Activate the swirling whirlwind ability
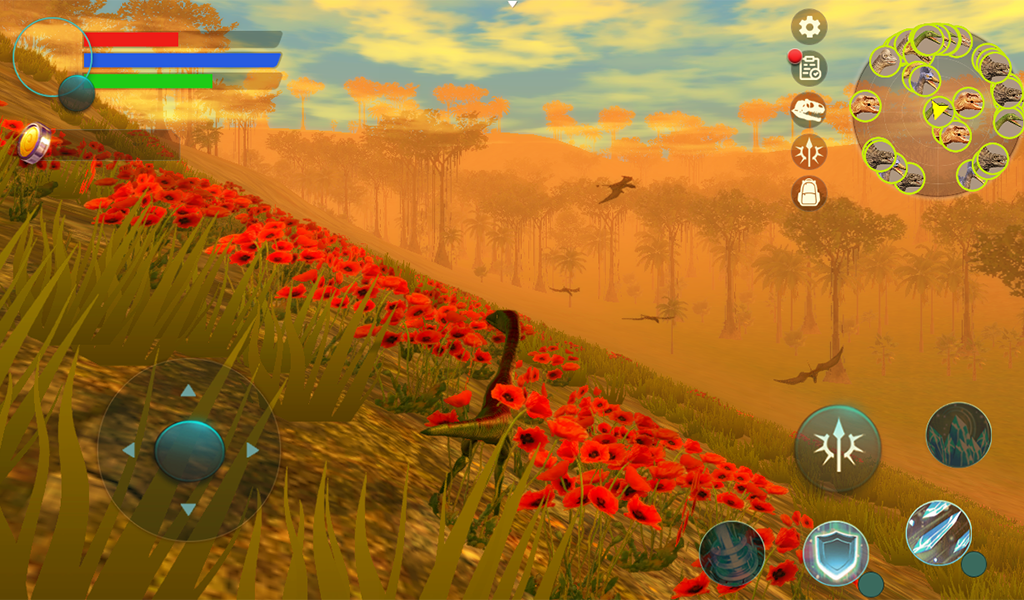 tap(732, 553)
